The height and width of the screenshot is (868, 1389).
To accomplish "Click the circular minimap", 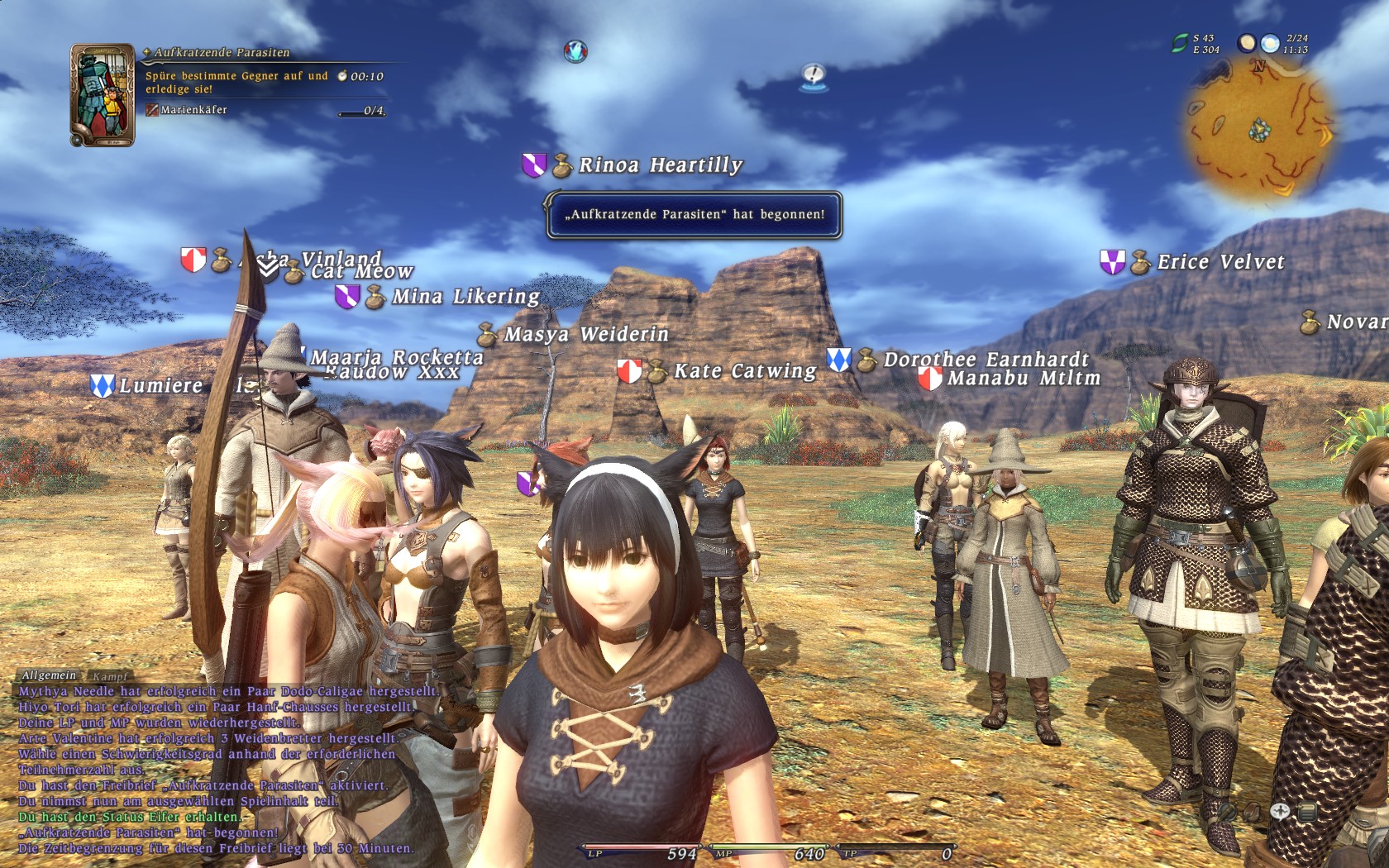I will (x=1258, y=132).
